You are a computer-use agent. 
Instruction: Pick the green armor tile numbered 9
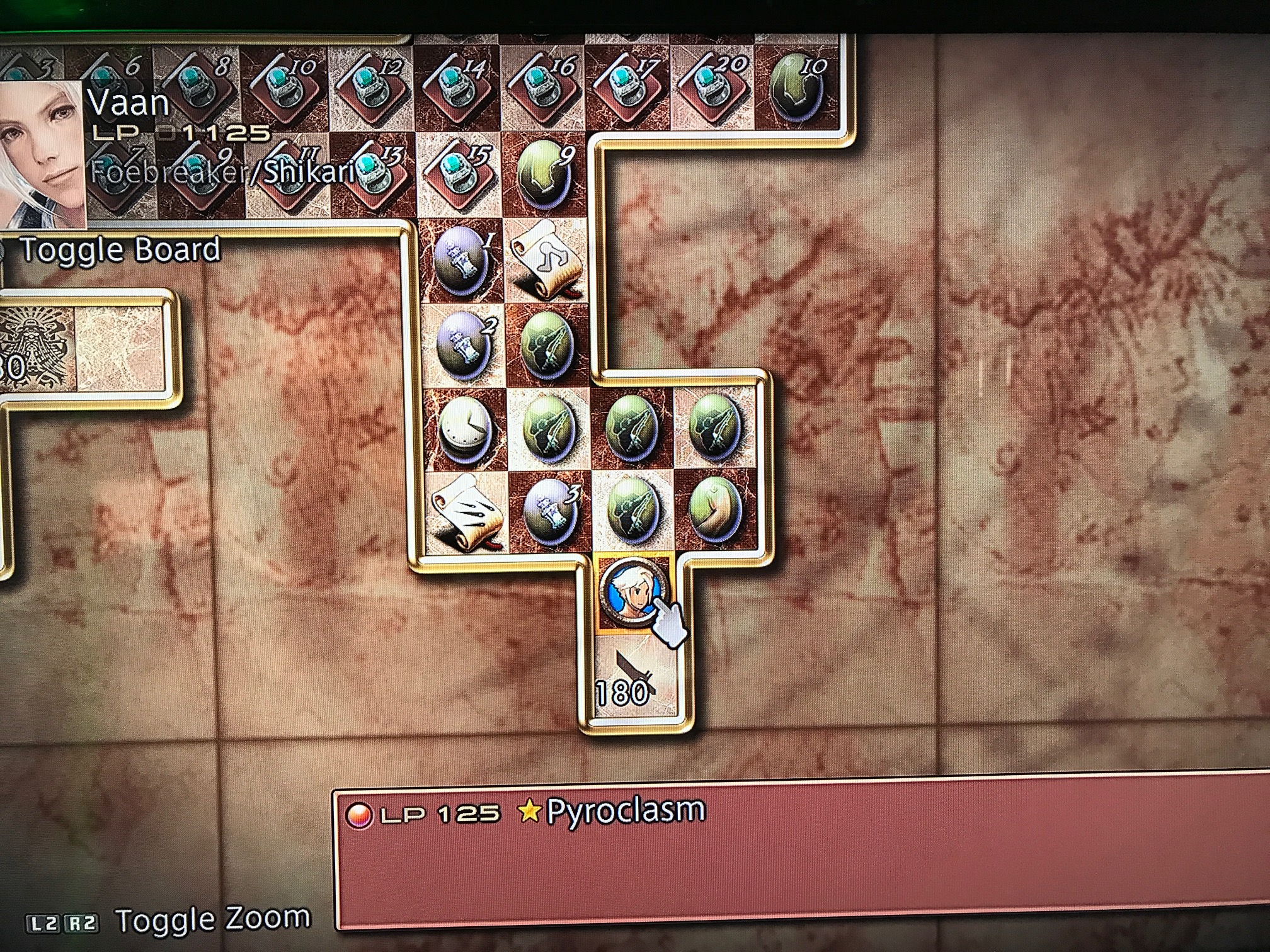pos(546,174)
